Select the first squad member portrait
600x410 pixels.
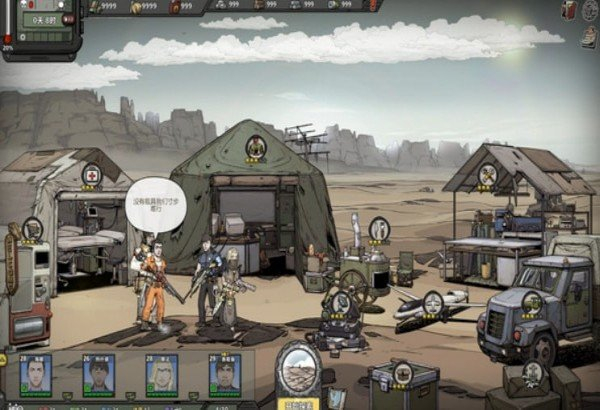(36, 373)
